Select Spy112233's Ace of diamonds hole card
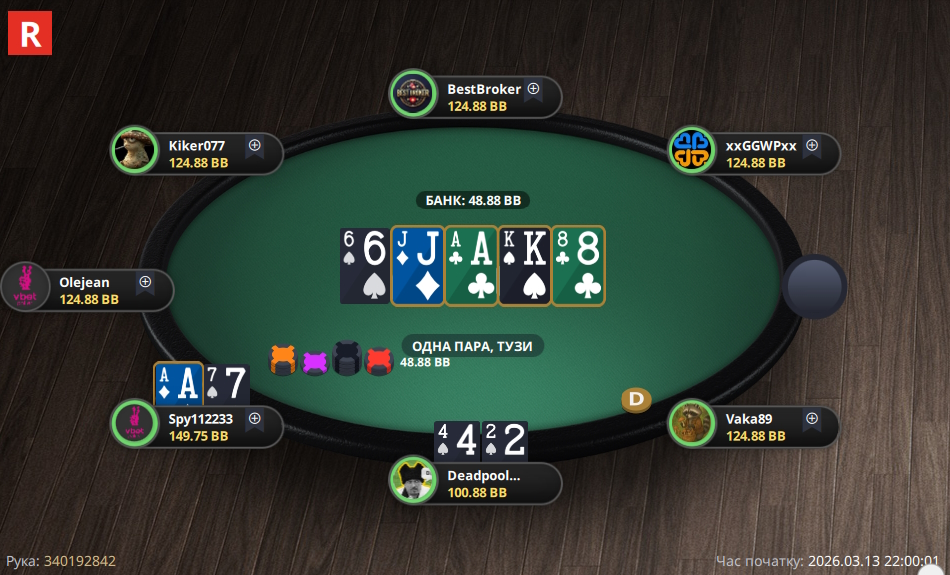This screenshot has width=950, height=575. point(178,383)
